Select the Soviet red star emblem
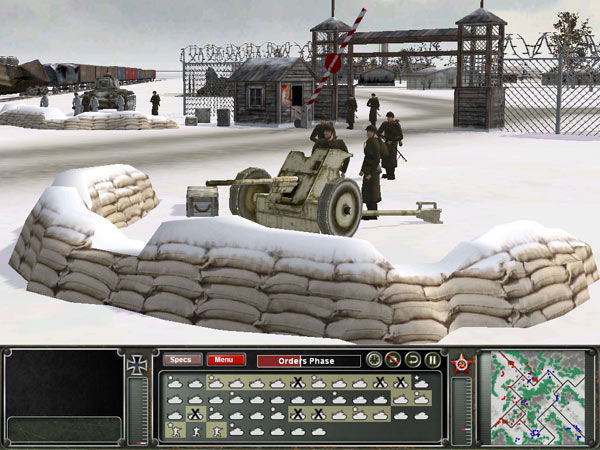 click(462, 362)
